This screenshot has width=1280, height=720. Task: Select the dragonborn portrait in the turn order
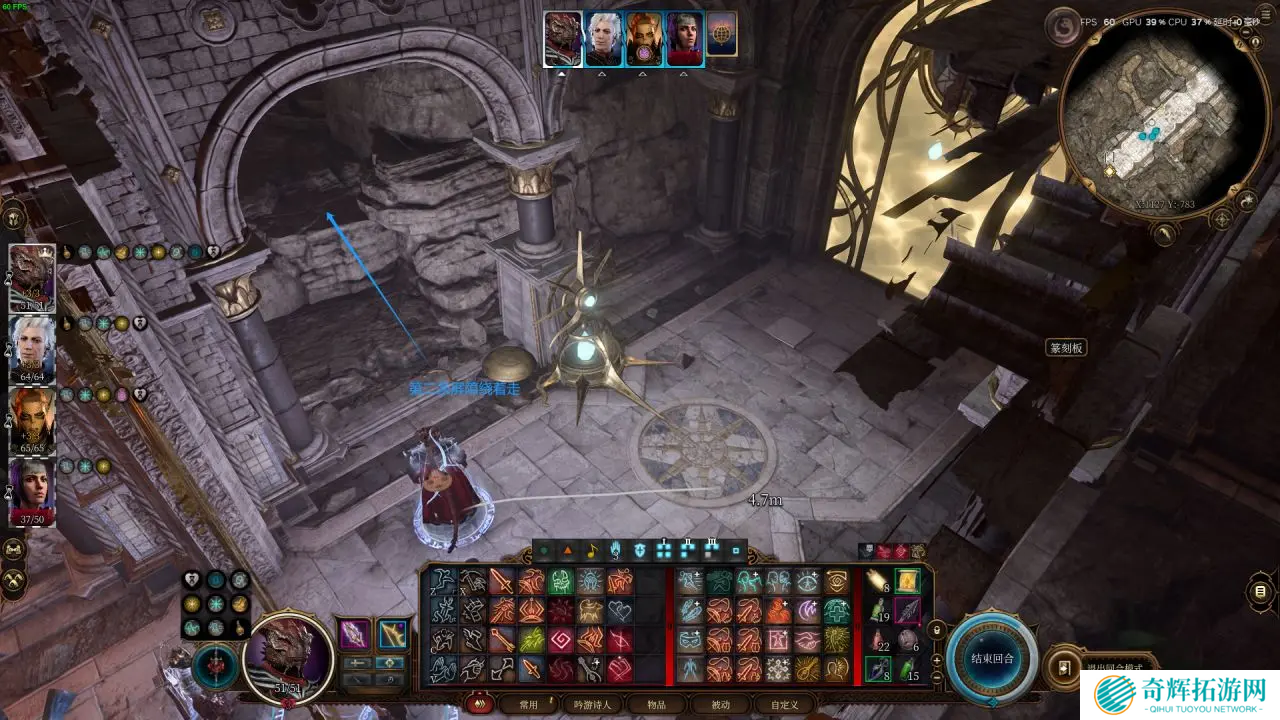coord(563,39)
